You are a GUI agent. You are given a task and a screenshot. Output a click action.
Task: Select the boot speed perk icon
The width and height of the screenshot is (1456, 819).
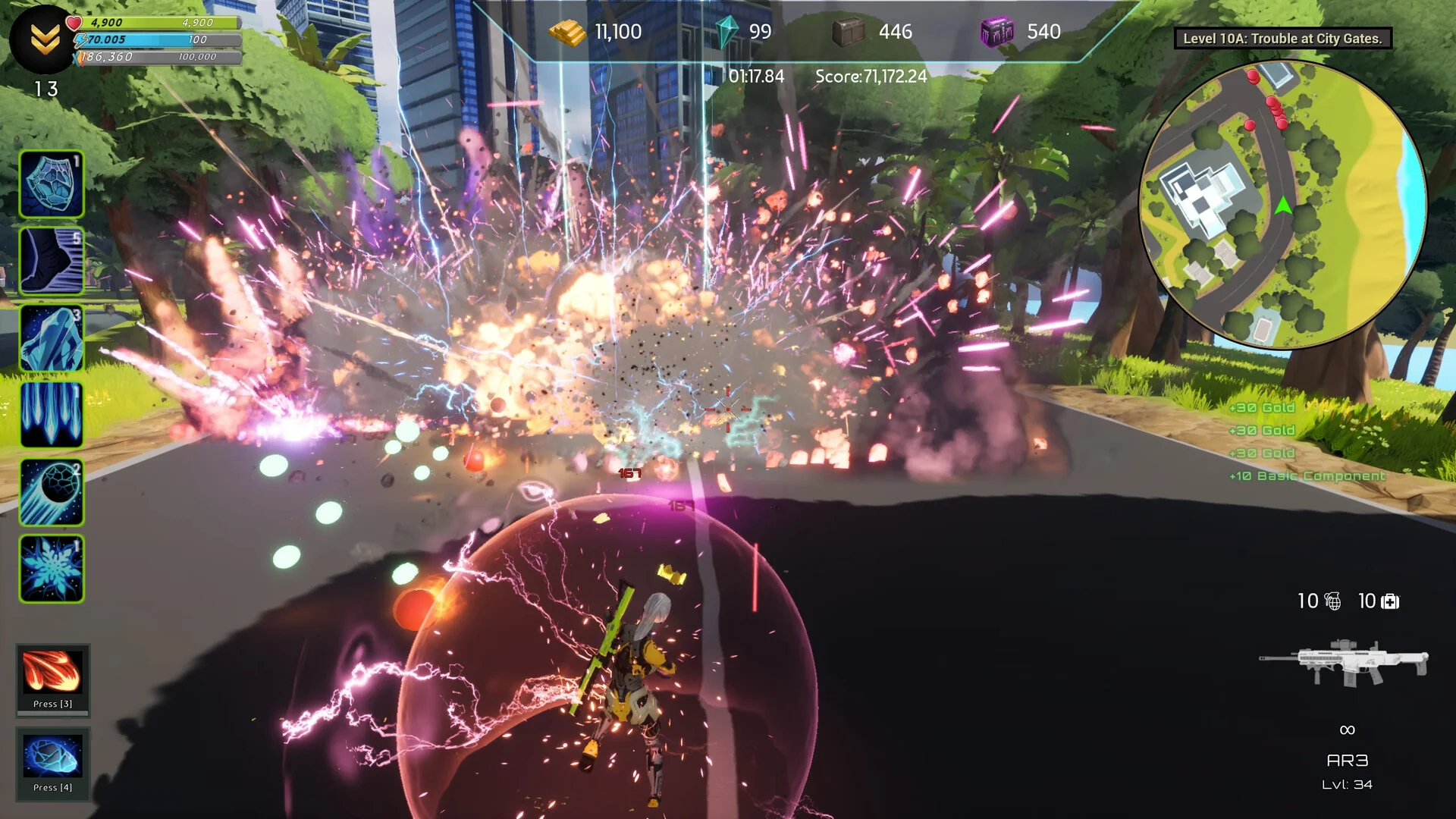(52, 261)
